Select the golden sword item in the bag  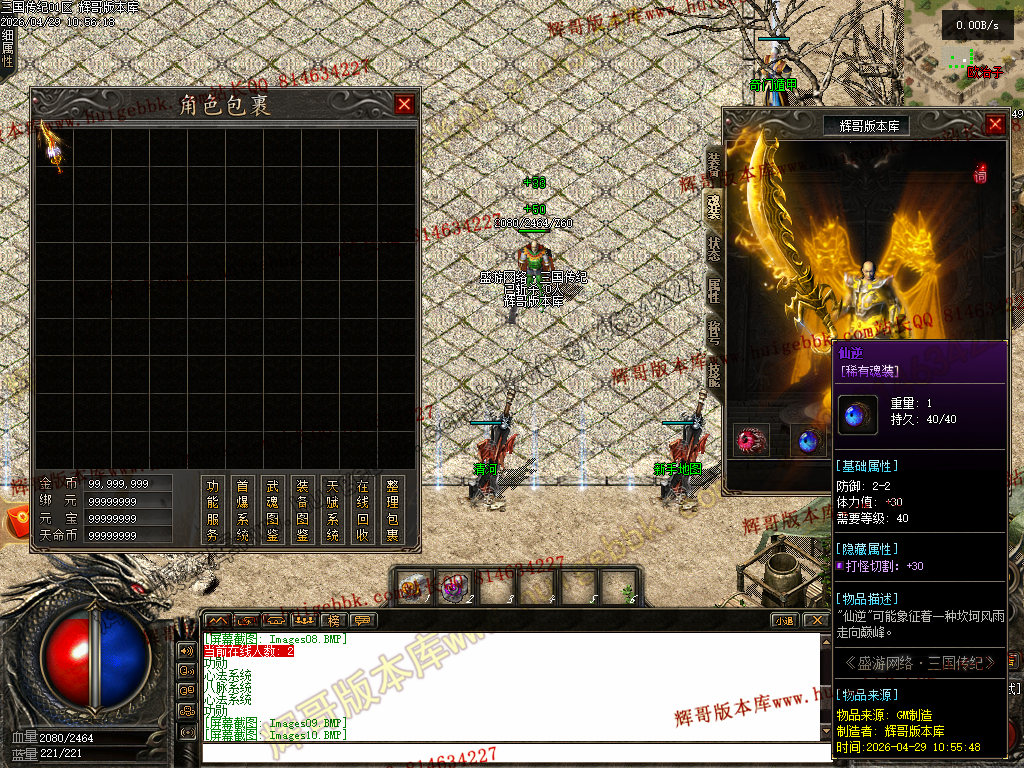(53, 147)
